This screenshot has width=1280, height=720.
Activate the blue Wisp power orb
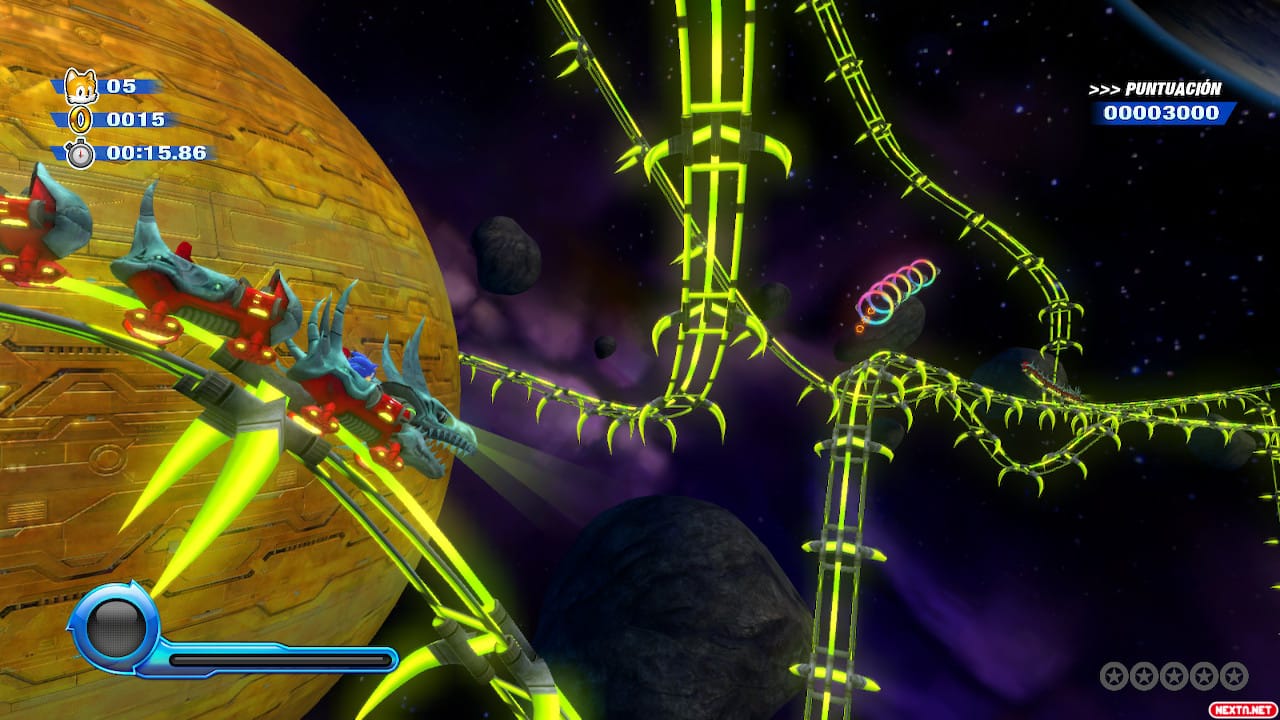pyautogui.click(x=115, y=627)
